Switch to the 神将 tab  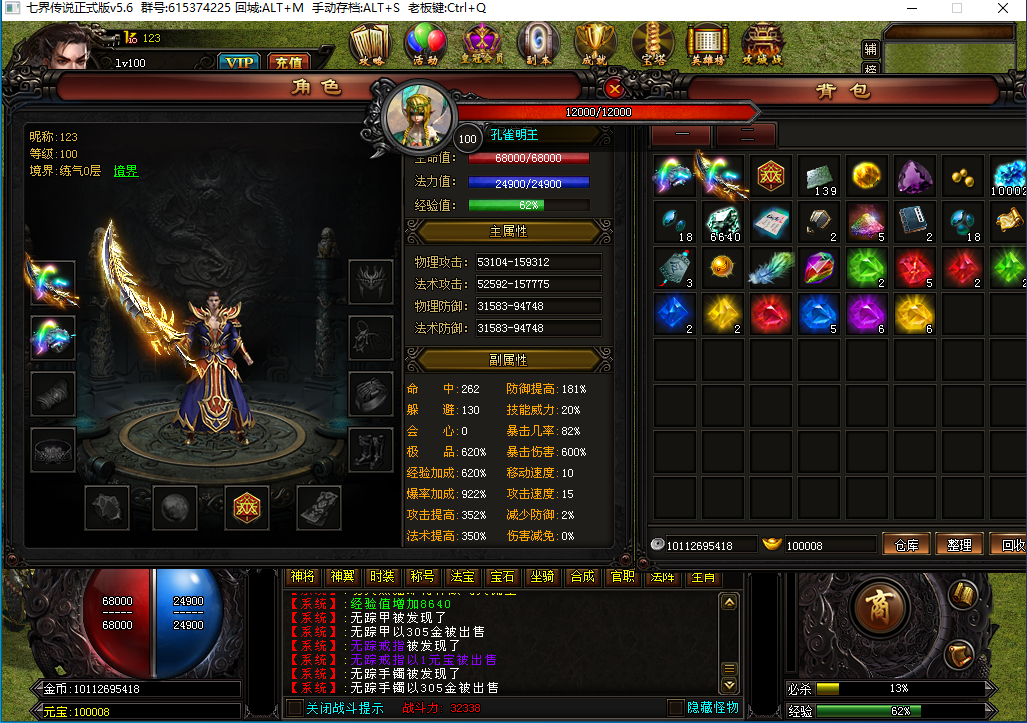coord(302,576)
